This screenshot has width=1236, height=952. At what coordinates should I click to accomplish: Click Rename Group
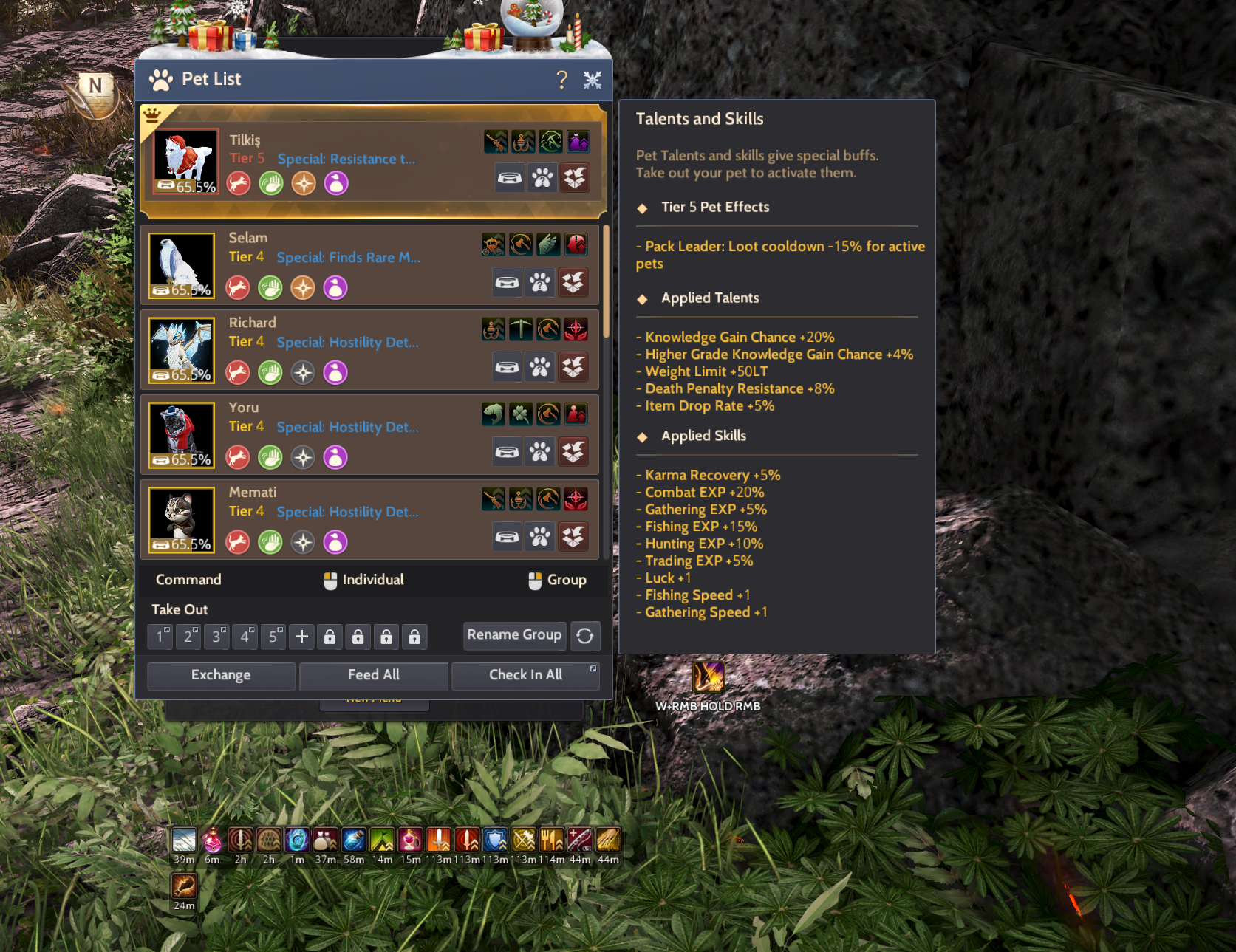514,635
